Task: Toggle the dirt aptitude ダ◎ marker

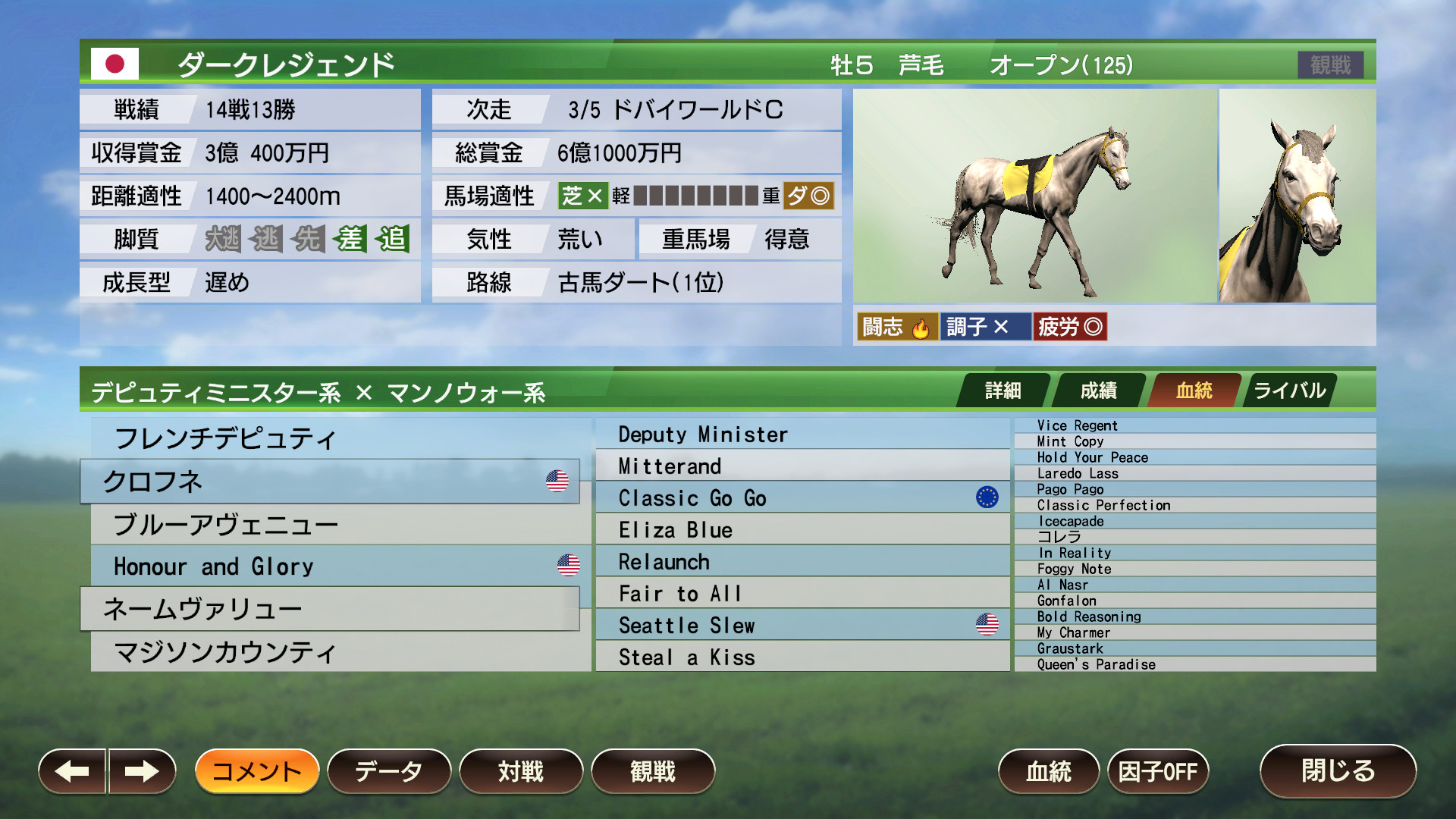Action: 810,196
